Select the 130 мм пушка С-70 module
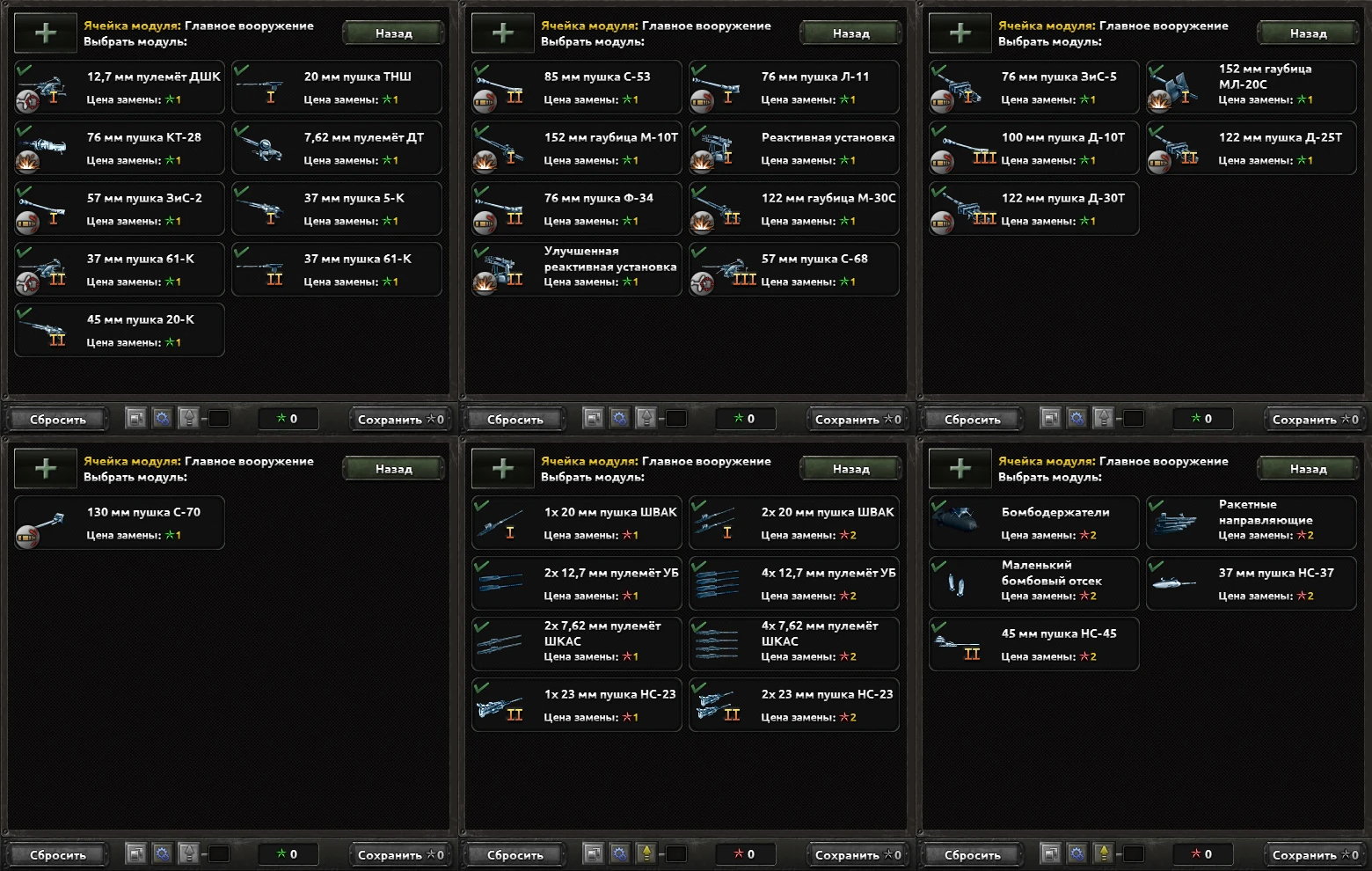Image resolution: width=1372 pixels, height=871 pixels. click(x=119, y=522)
